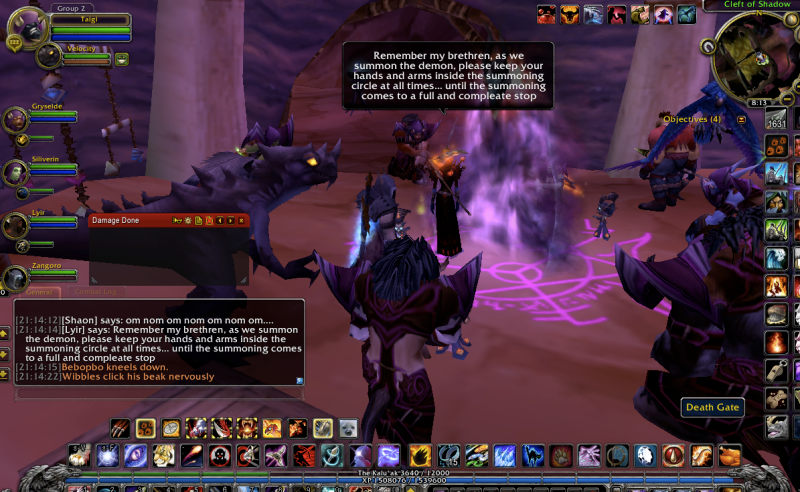
Task: Expand the Objectives (4) tracker header
Action: click(691, 119)
